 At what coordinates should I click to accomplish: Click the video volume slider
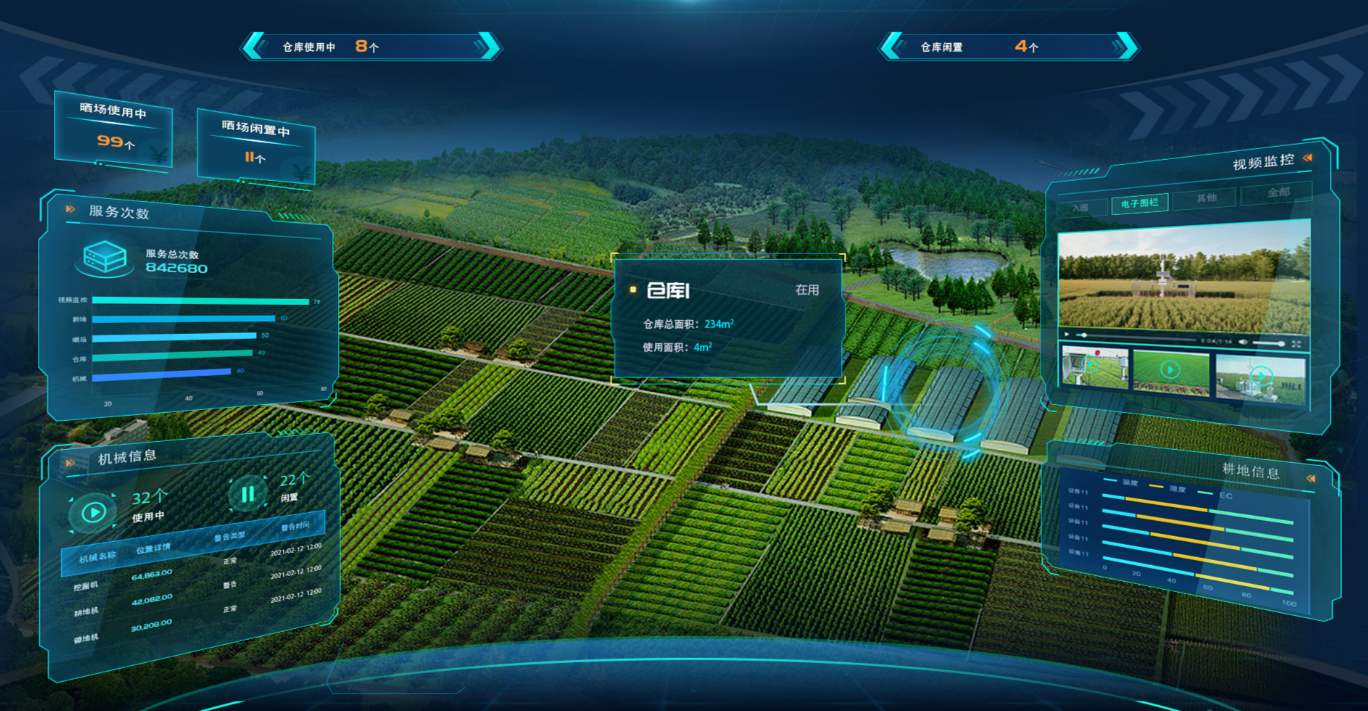1268,343
